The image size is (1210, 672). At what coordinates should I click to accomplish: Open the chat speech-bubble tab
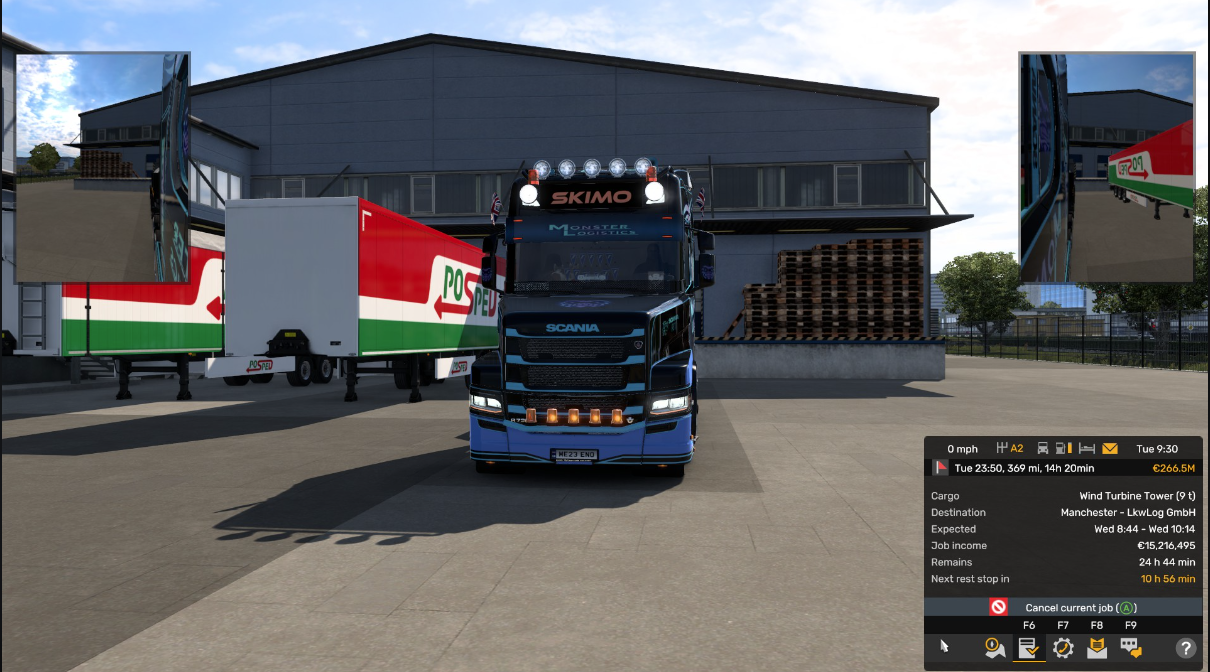[1131, 648]
